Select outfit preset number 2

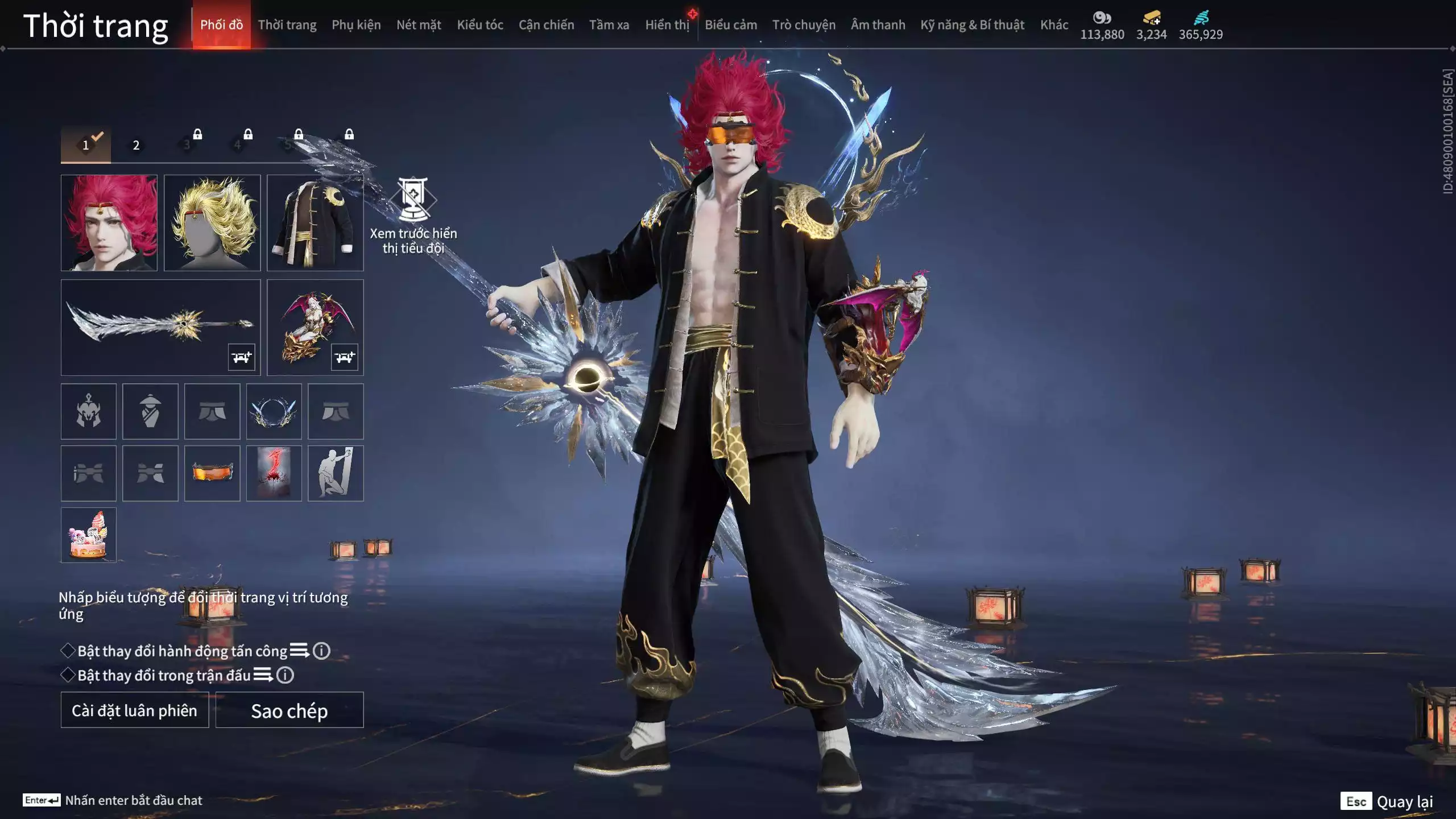(136, 145)
